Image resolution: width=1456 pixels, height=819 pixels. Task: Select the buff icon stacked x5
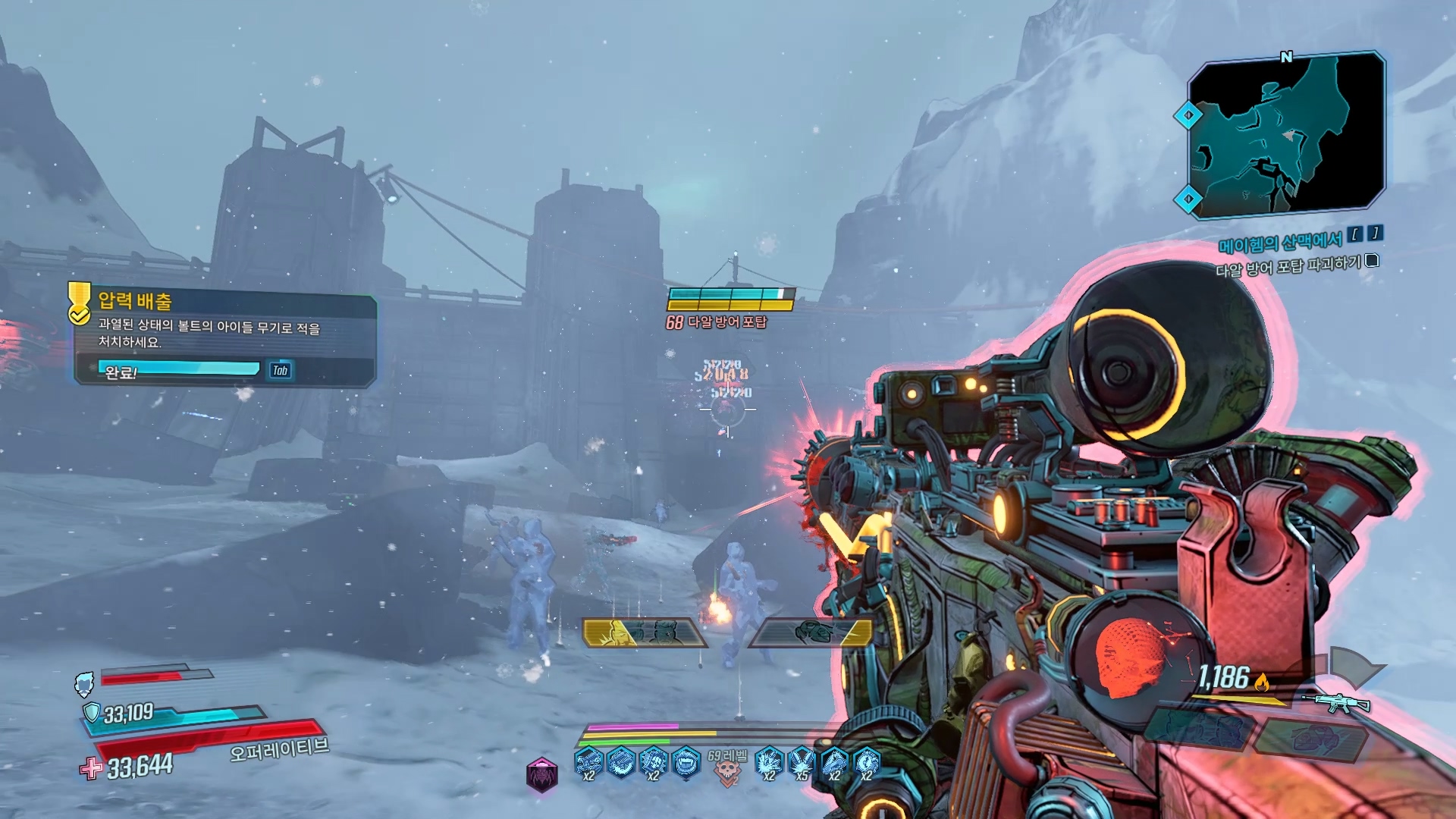pyautogui.click(x=801, y=761)
